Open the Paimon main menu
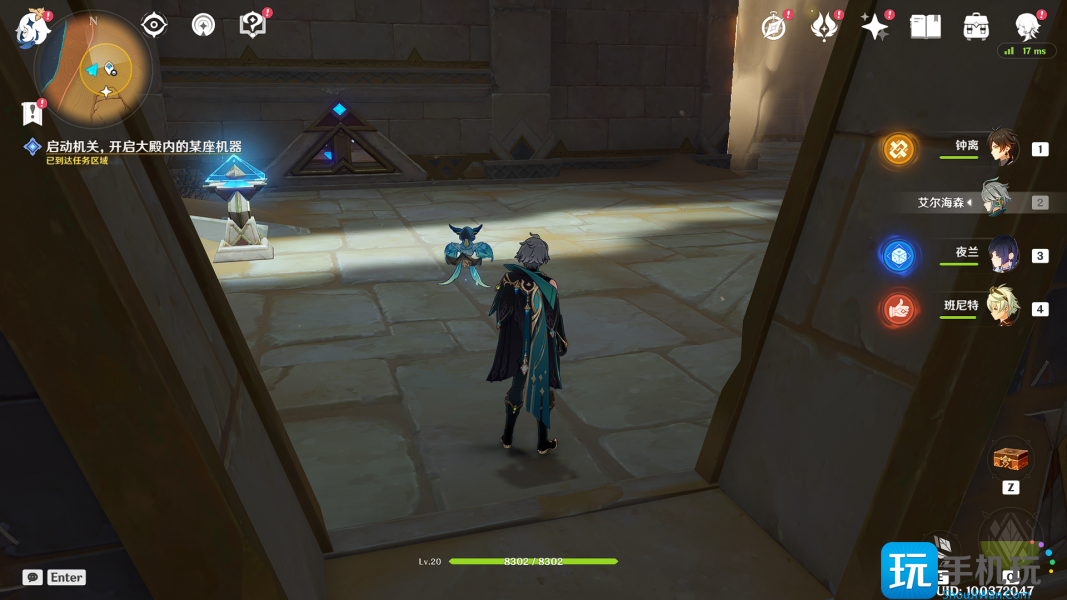1067x600 pixels. pyautogui.click(x=33, y=27)
